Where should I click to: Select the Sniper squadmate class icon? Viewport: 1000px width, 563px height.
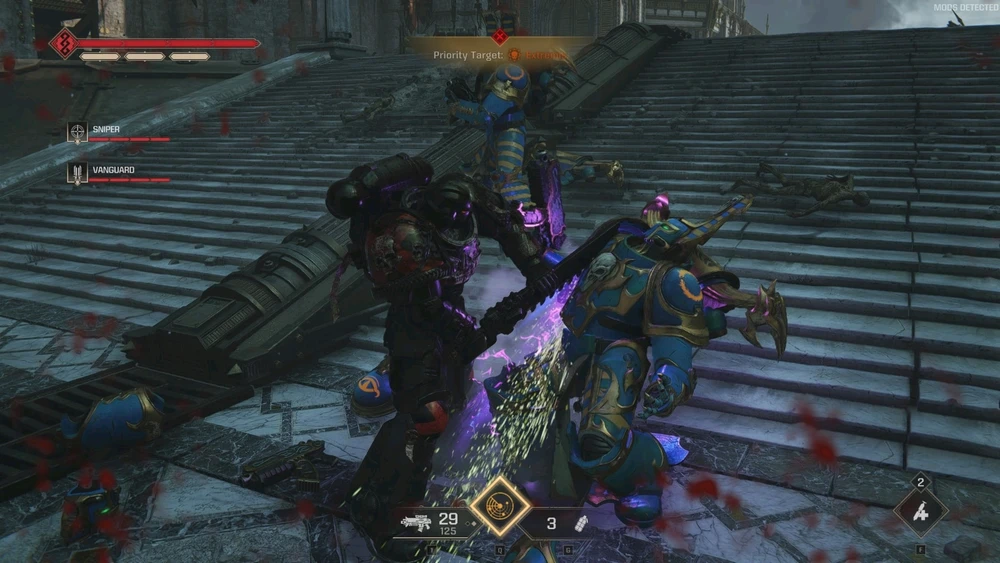click(x=77, y=132)
